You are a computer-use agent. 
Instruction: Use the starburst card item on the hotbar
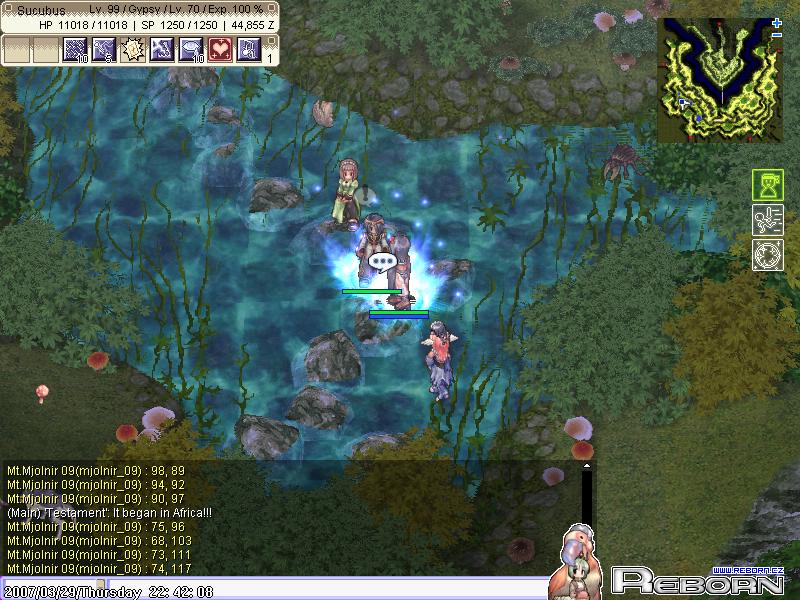click(133, 49)
